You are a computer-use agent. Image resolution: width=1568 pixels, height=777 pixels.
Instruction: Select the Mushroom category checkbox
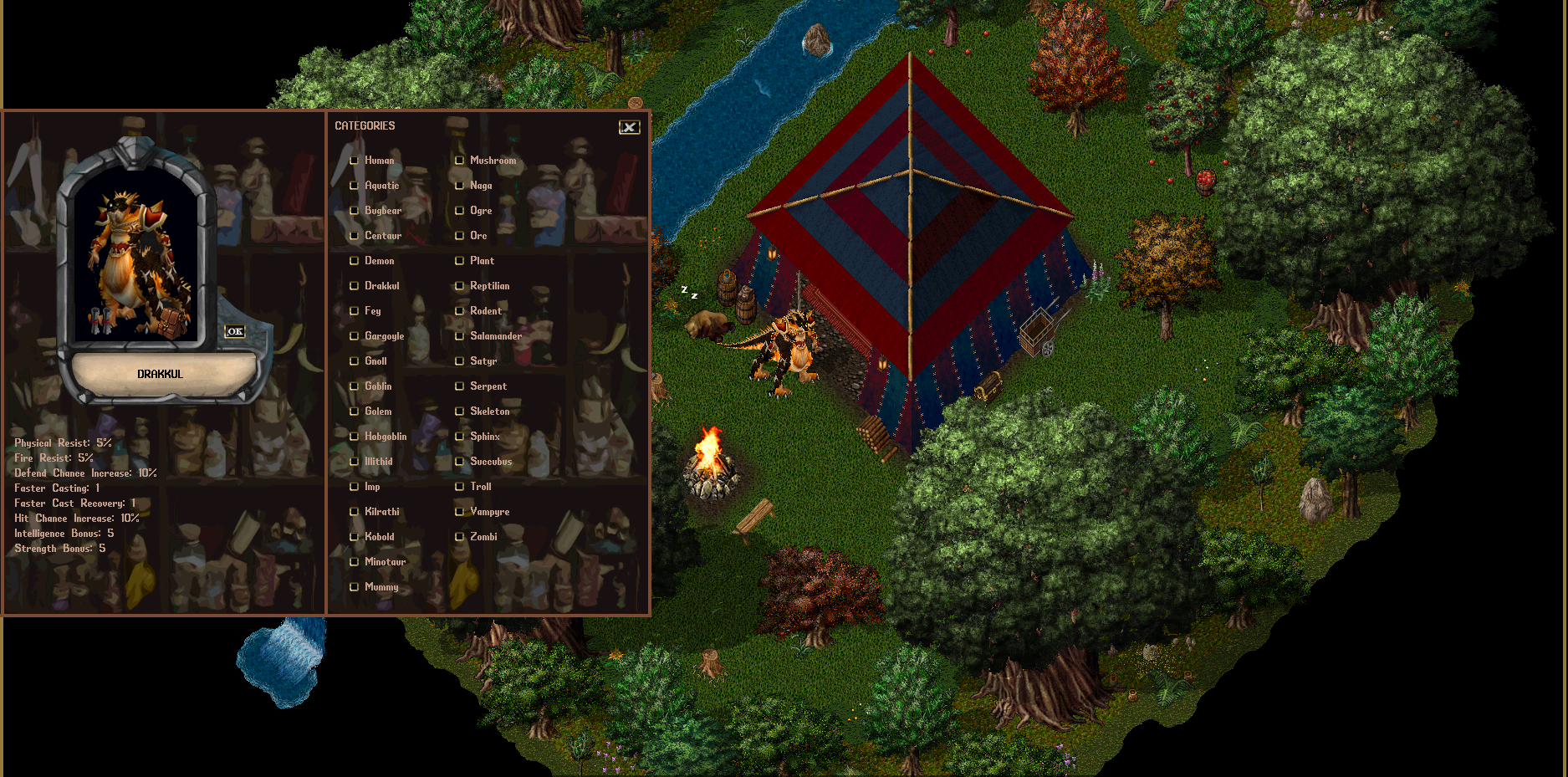click(460, 161)
